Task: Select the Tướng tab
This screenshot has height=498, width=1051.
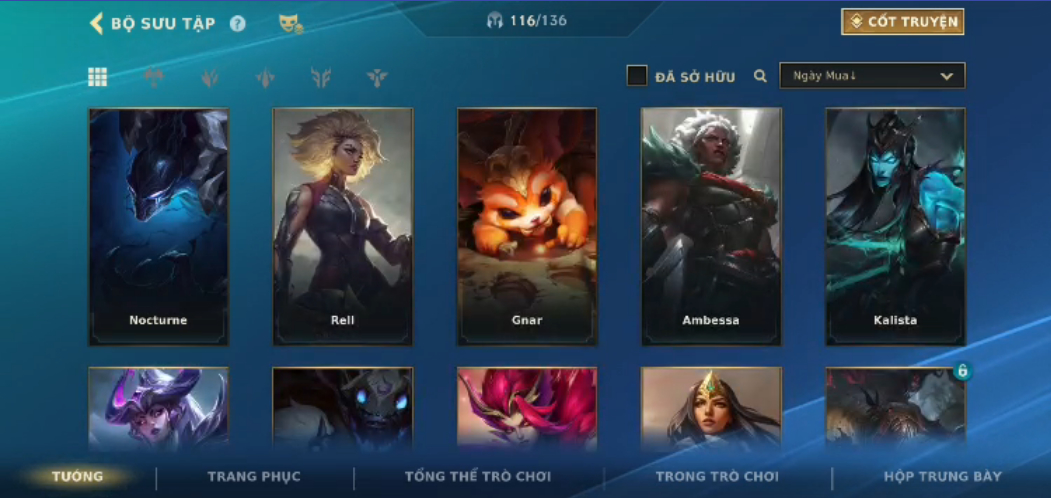Action: pos(78,477)
